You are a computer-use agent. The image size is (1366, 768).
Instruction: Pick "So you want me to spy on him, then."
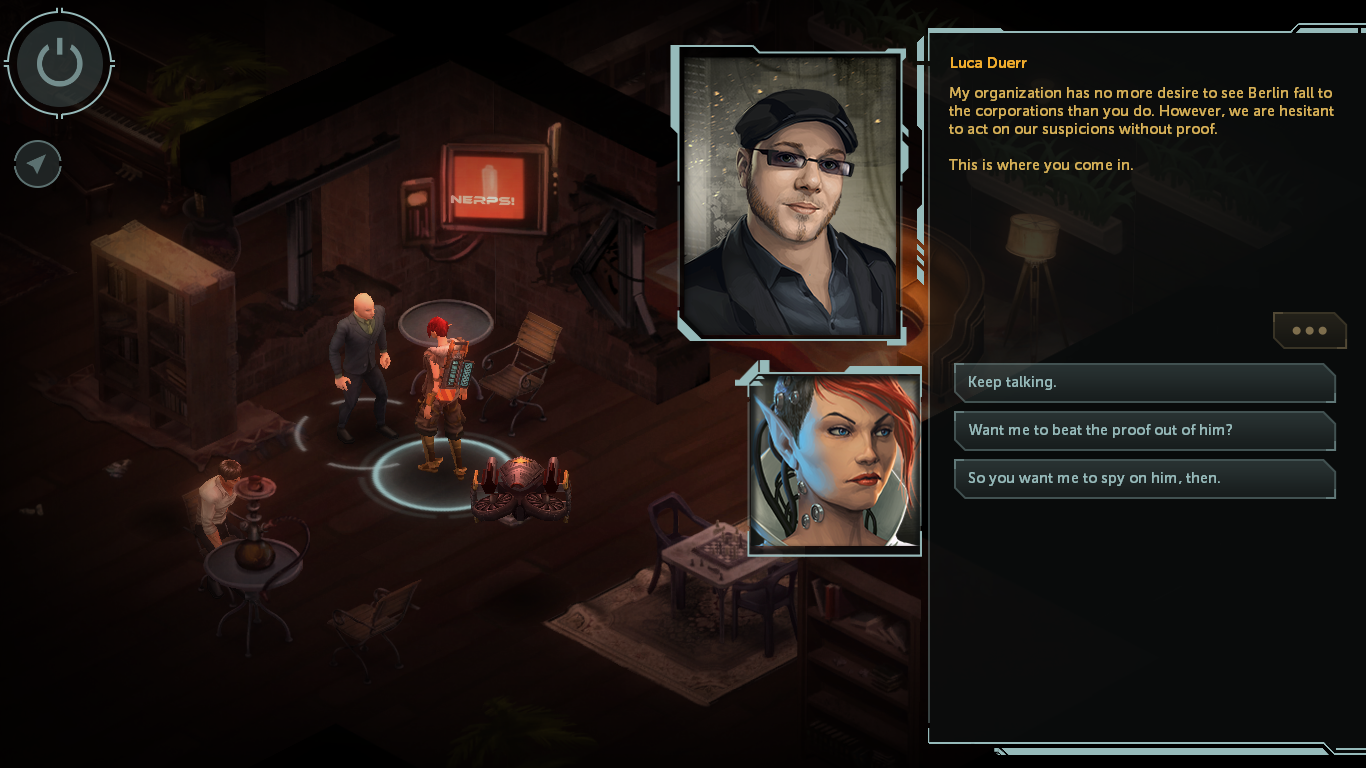pos(1144,478)
